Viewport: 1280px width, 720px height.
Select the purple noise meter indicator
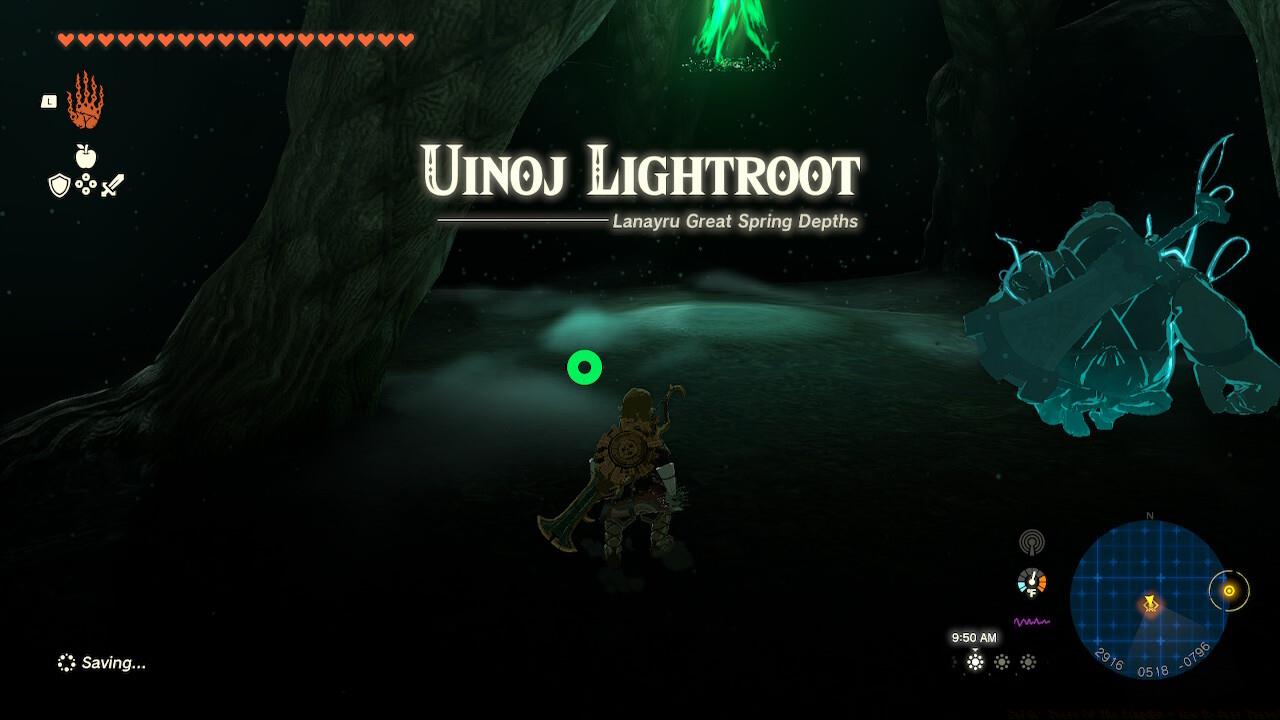1030,620
